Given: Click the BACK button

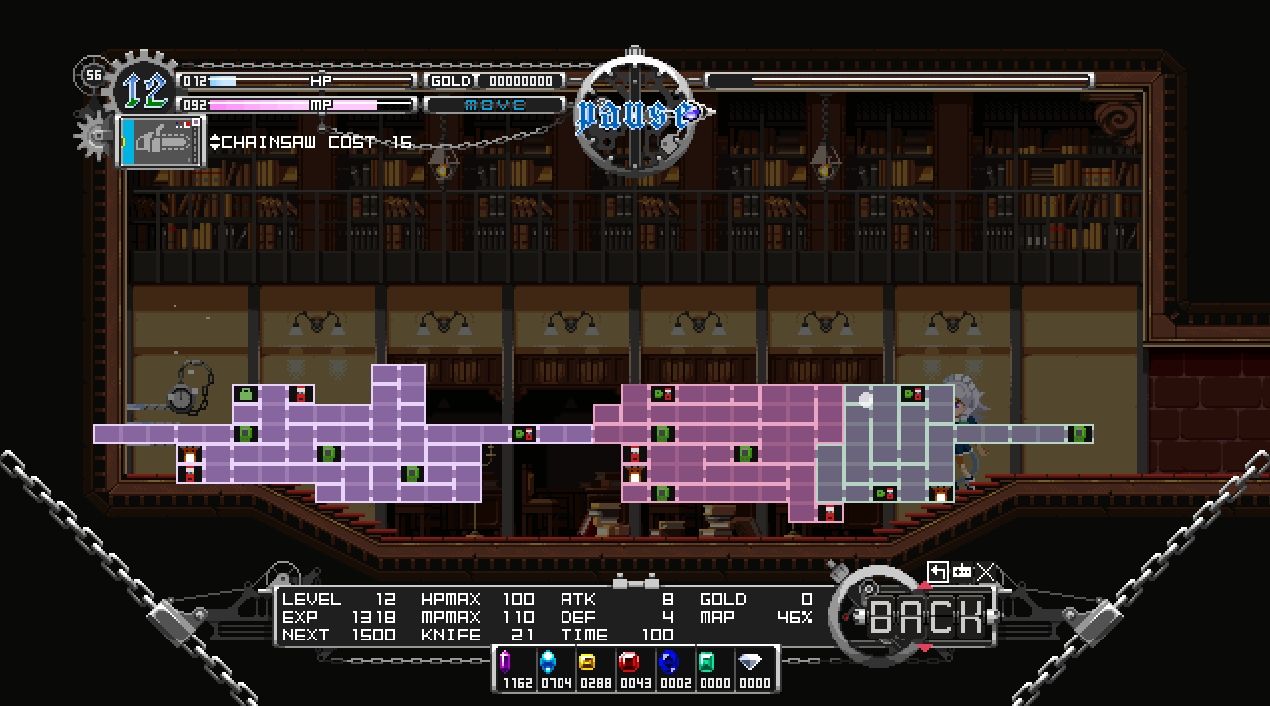Looking at the screenshot, I should (x=926, y=617).
